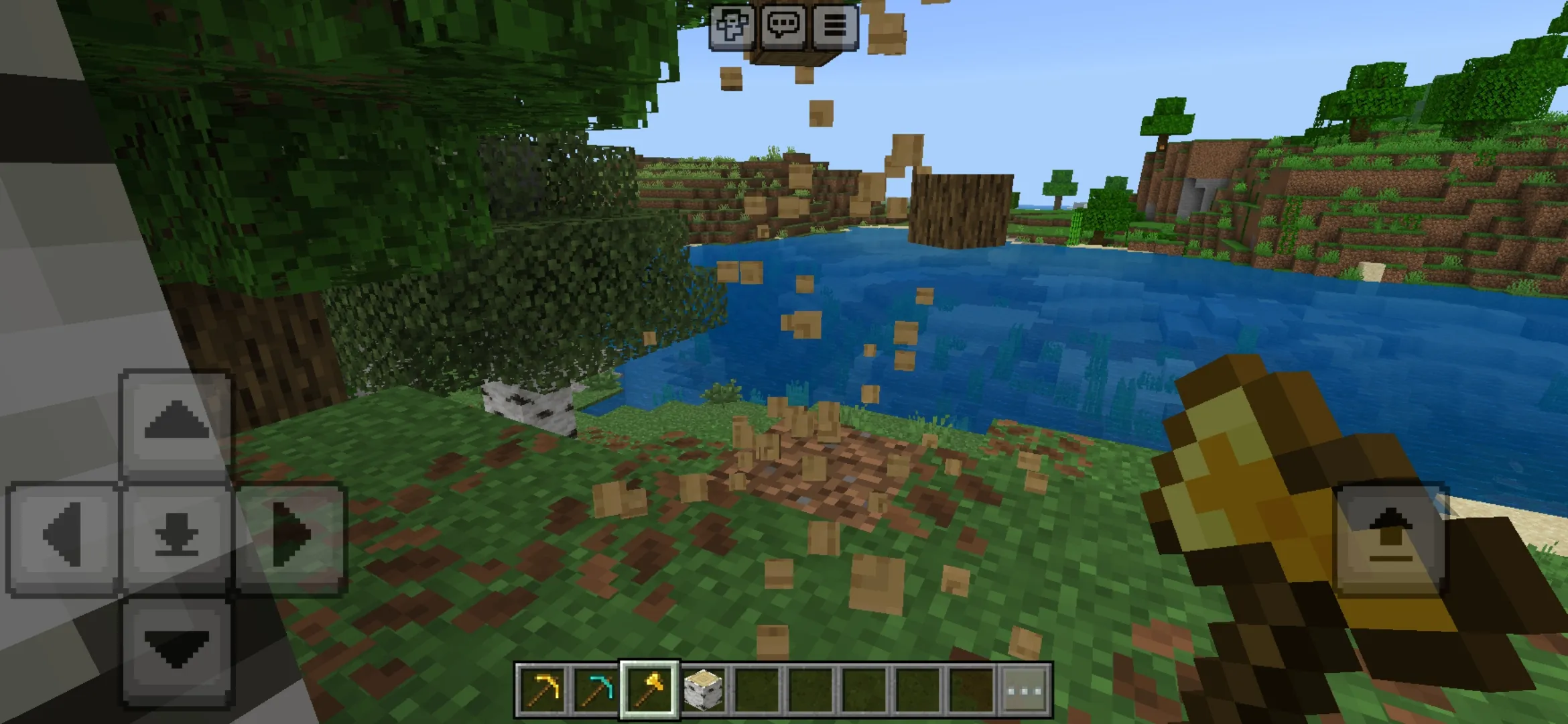Select the diamond pickaxe hotbar slot
The width and height of the screenshot is (1568, 724).
click(596, 689)
